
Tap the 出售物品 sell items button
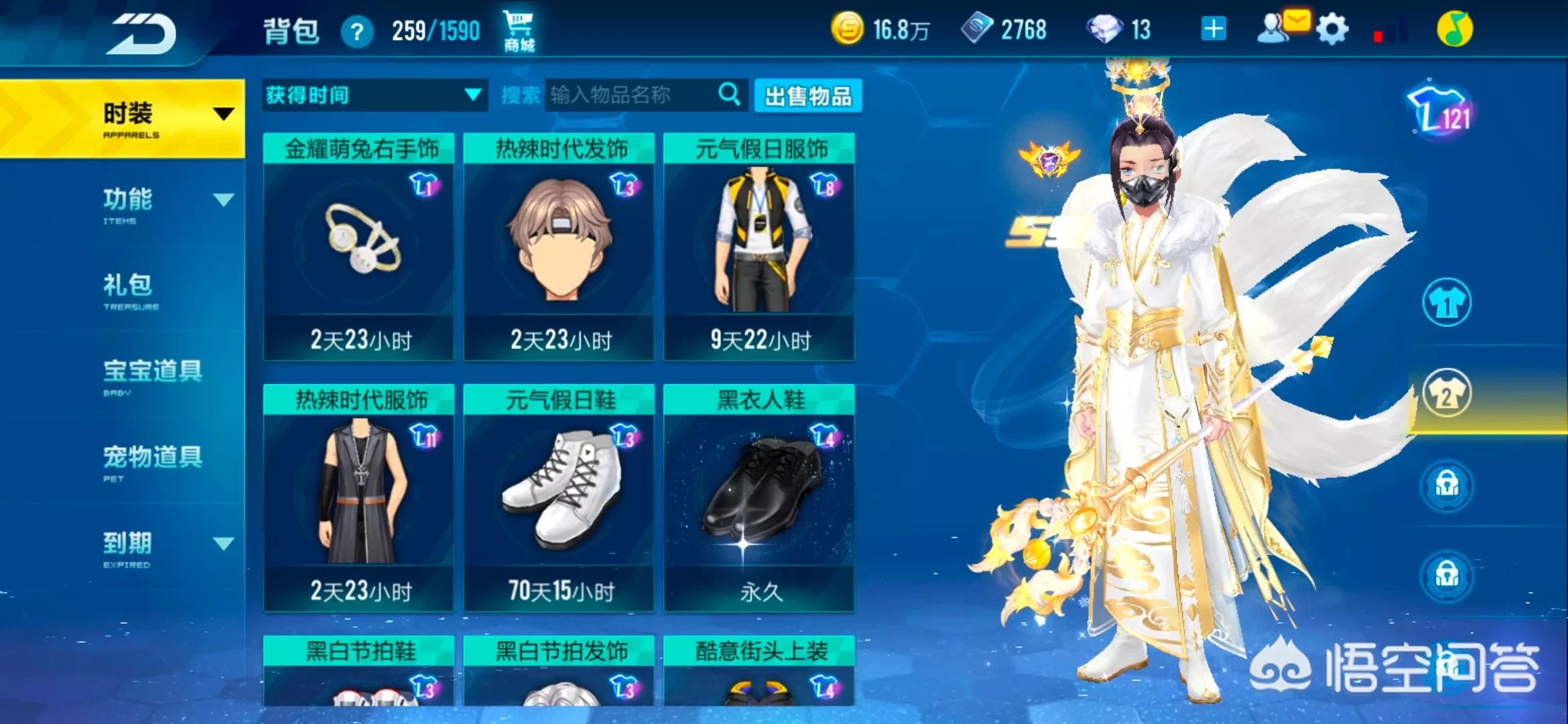click(x=808, y=96)
